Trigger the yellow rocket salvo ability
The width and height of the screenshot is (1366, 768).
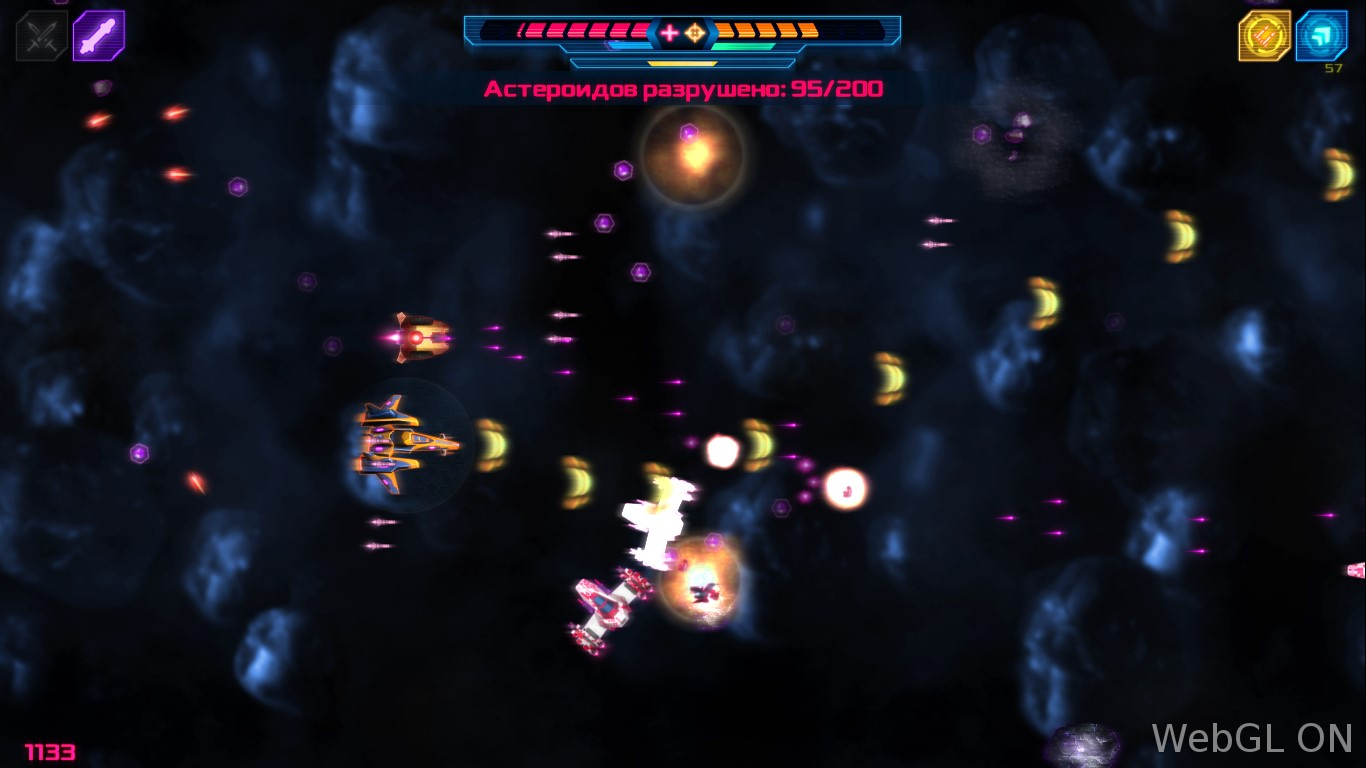point(1264,36)
